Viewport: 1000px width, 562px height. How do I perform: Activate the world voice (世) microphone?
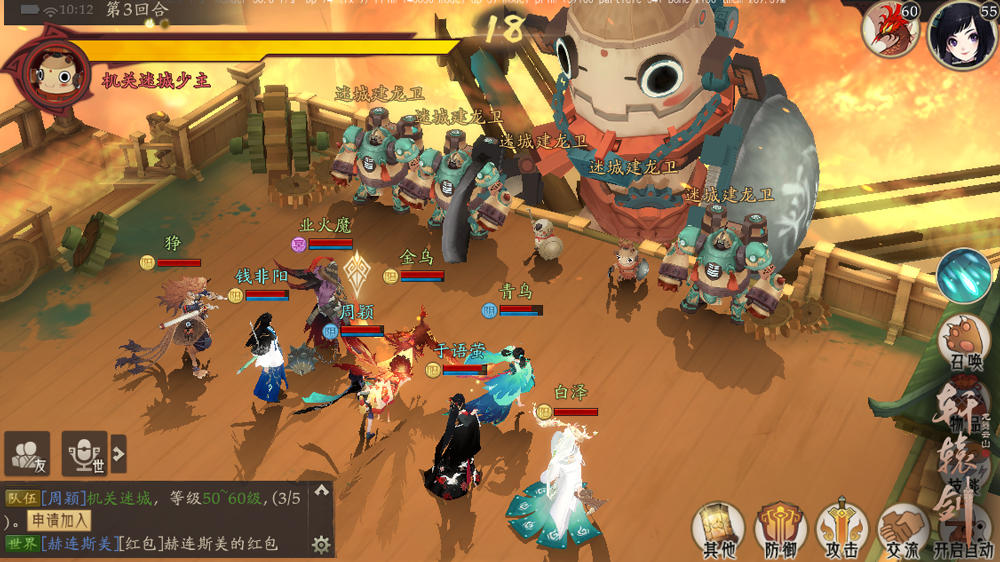pyautogui.click(x=84, y=454)
